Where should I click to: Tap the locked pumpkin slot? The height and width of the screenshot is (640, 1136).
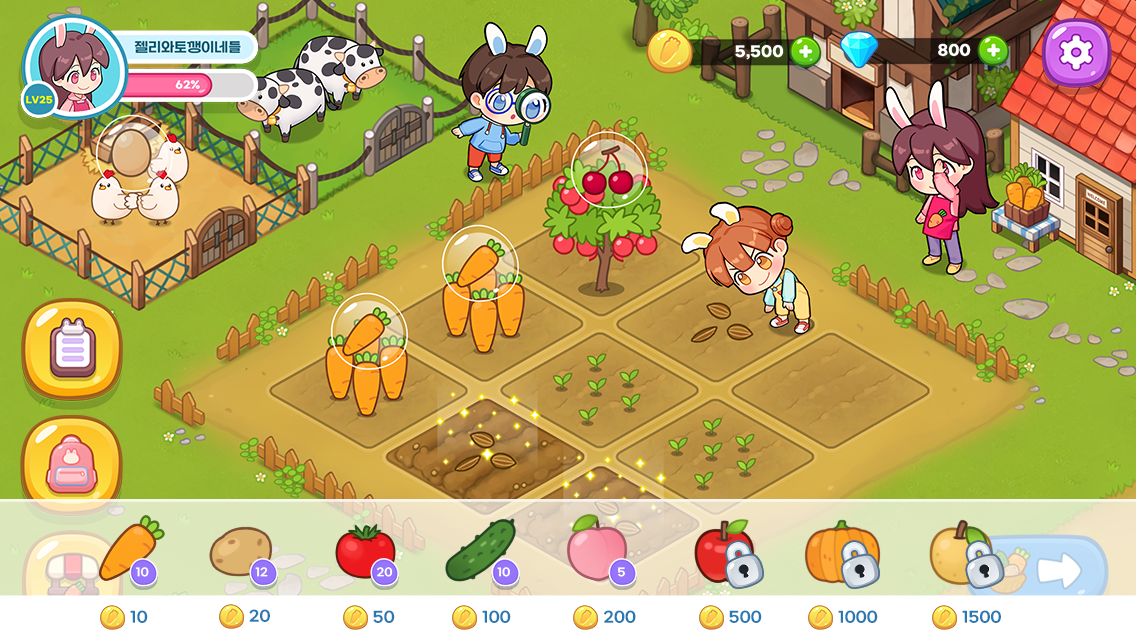coord(844,553)
